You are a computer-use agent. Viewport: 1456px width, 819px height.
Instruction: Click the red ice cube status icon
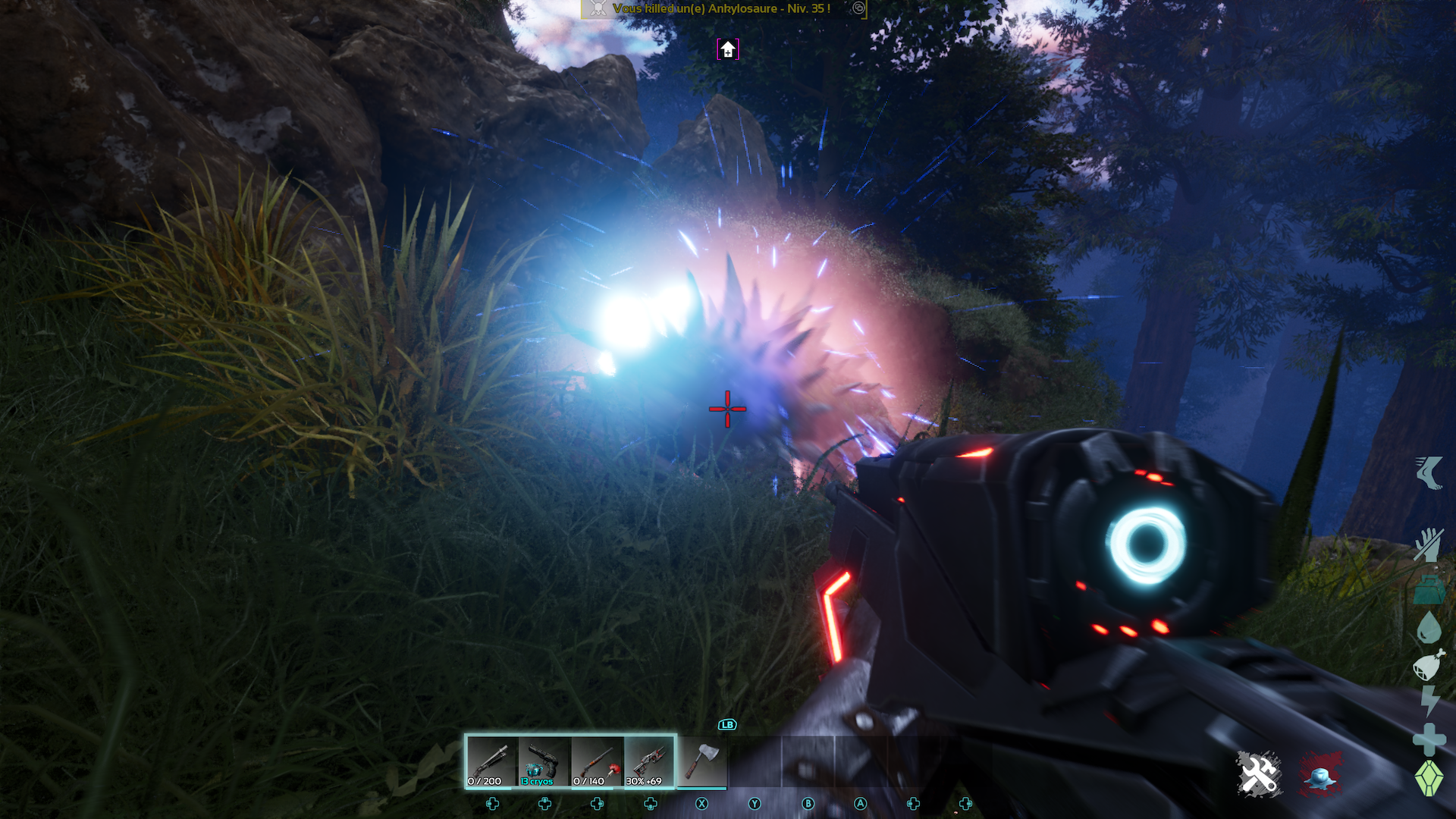(1320, 774)
